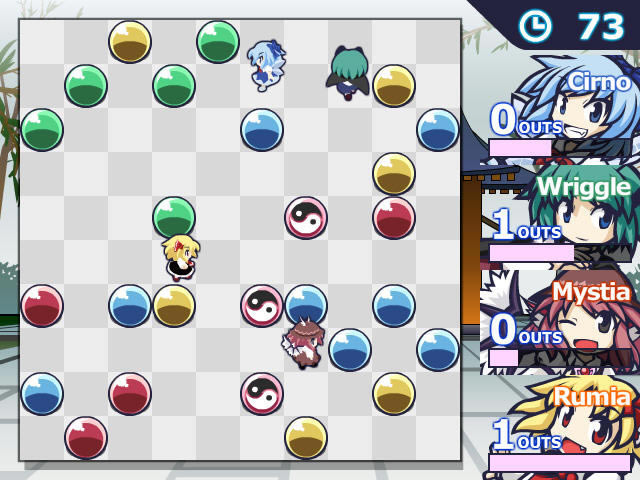Select Wriggle's player panel
This screenshot has width=640, height=480.
560,215
